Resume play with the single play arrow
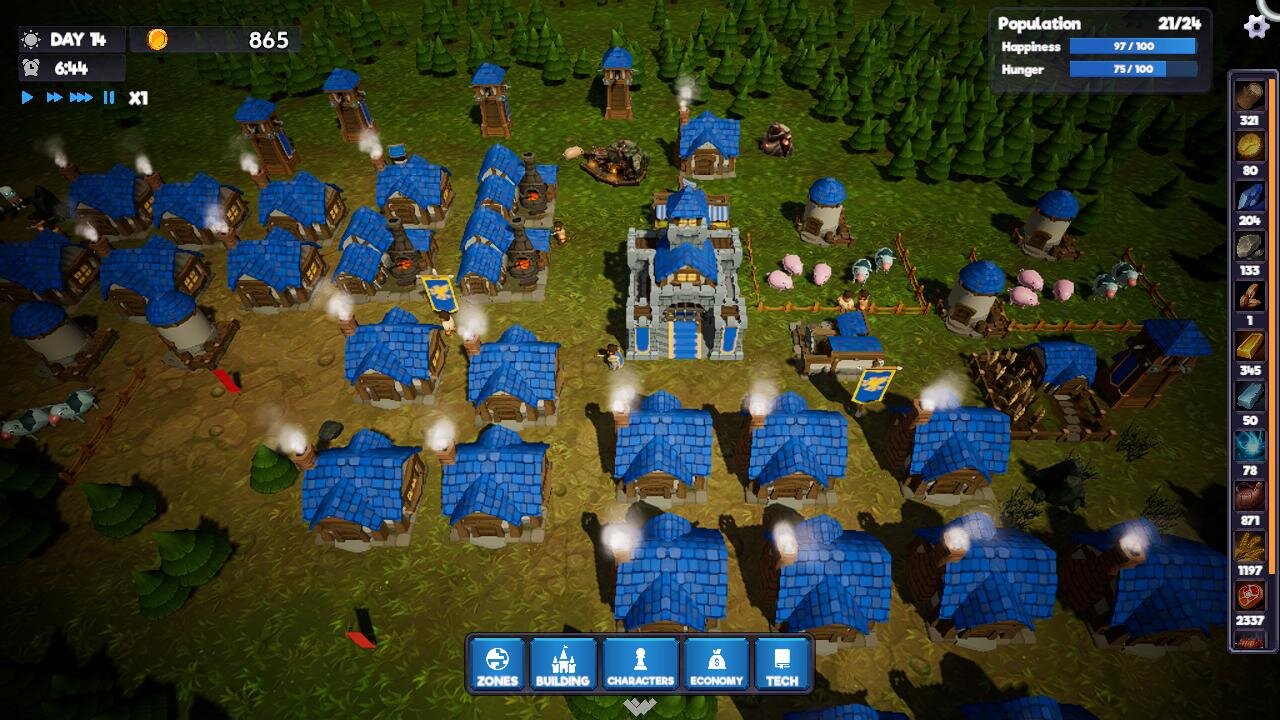This screenshot has height=720, width=1280. pos(27,97)
